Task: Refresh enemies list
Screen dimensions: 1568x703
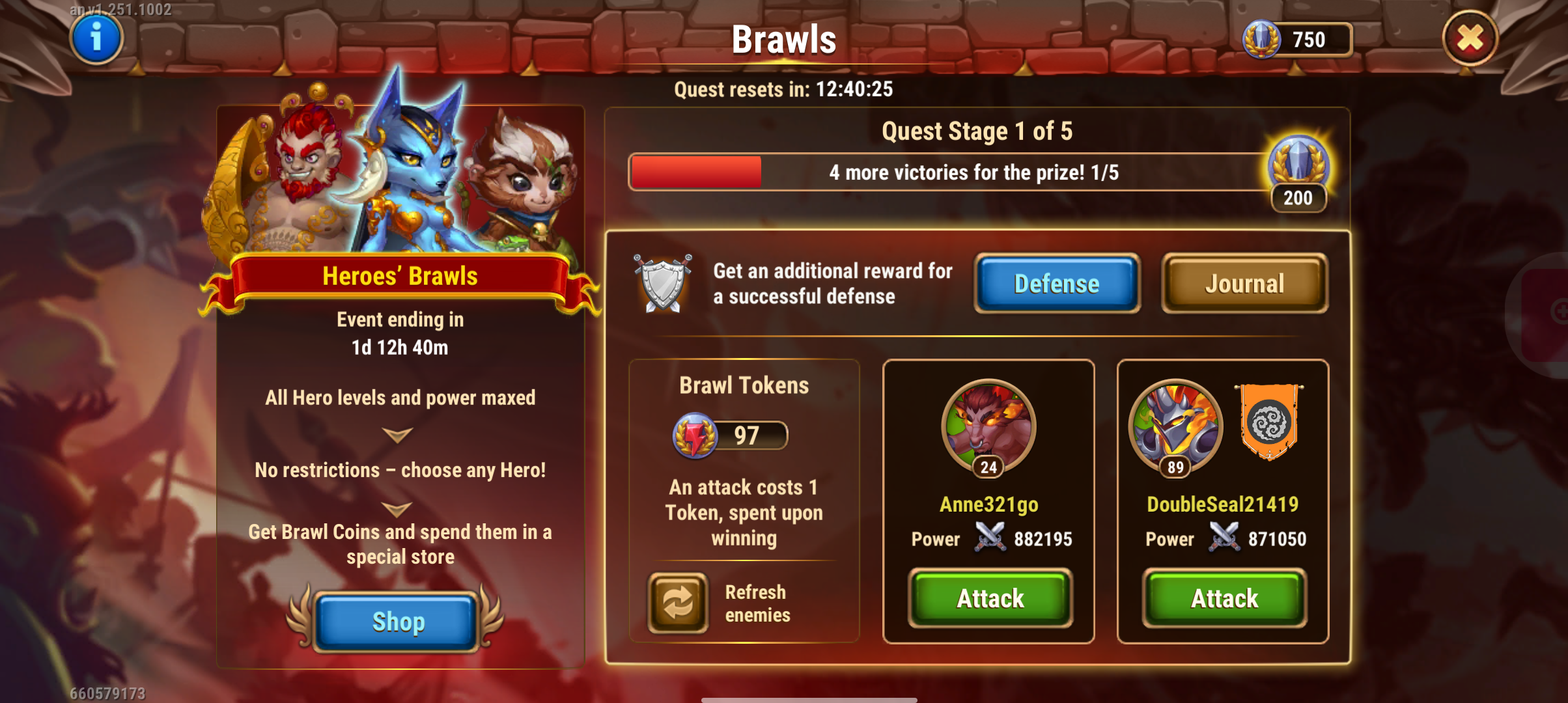Action: click(x=678, y=602)
